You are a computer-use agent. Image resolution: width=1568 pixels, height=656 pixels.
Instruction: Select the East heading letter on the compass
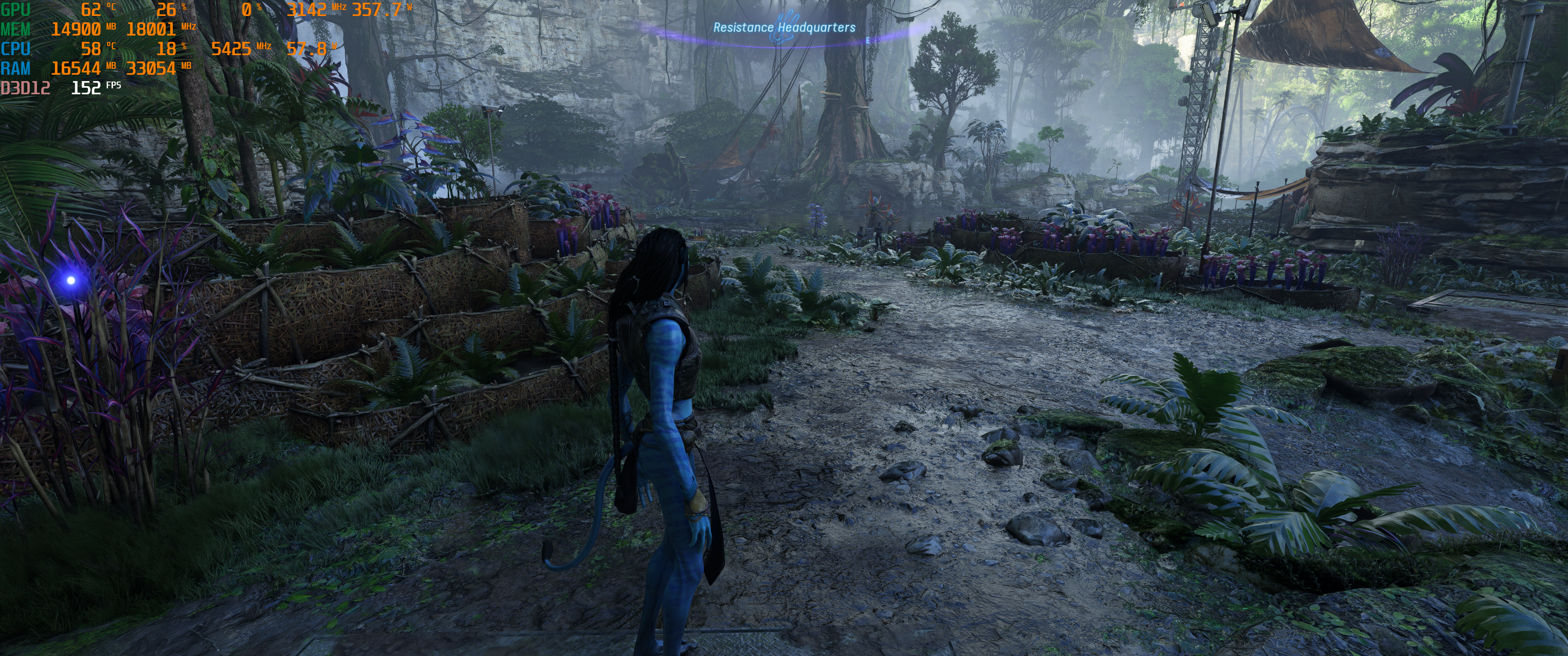tap(868, 40)
